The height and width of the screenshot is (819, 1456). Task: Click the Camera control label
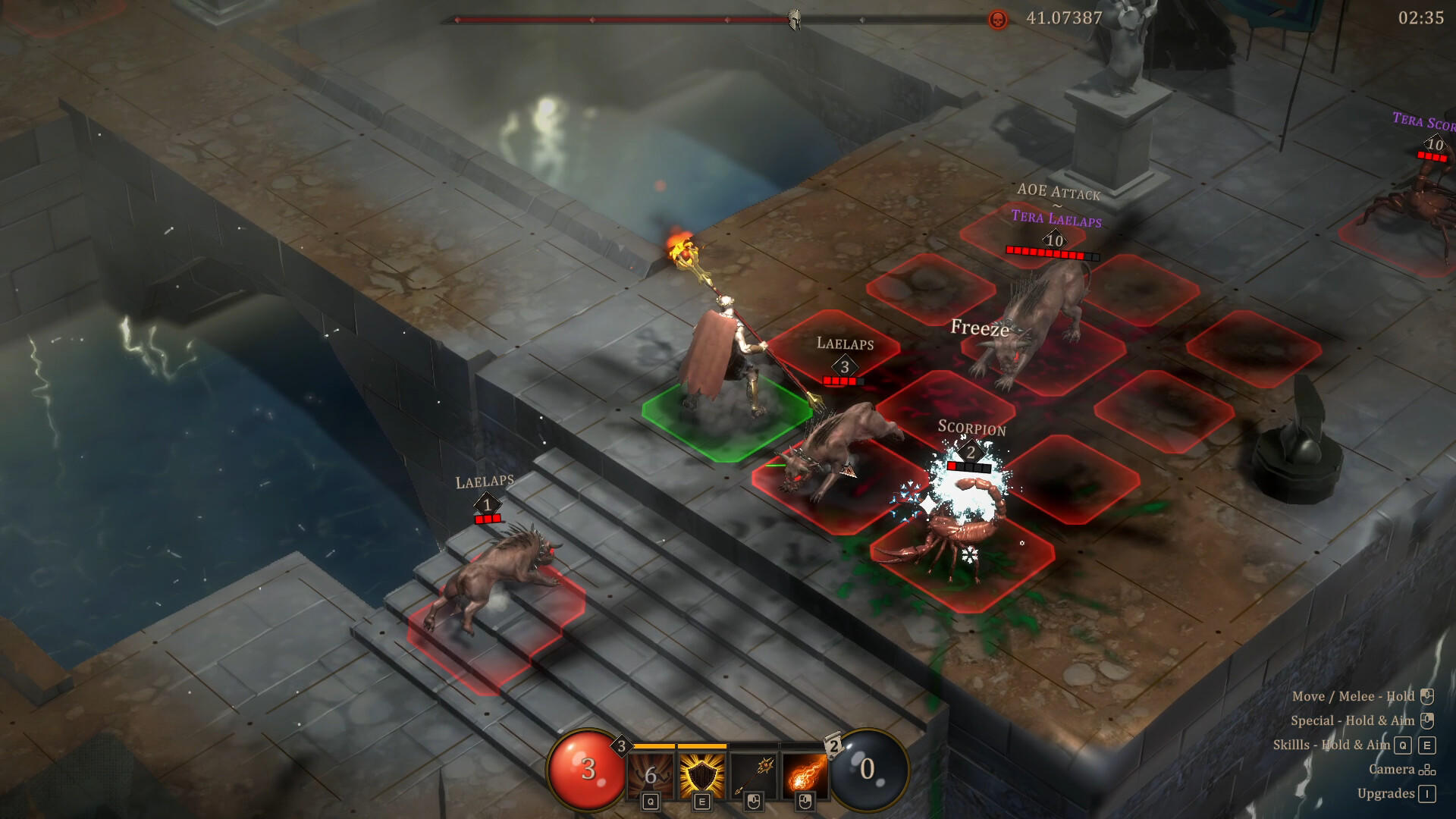1392,768
